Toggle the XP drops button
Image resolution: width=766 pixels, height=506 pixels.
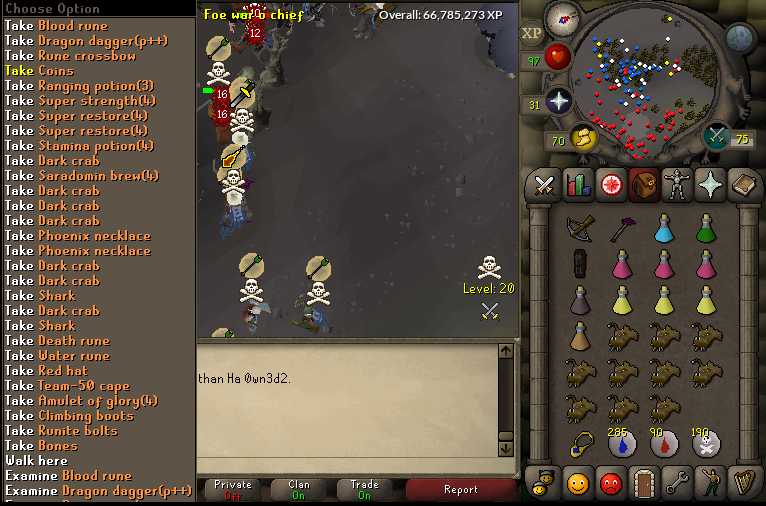(532, 33)
